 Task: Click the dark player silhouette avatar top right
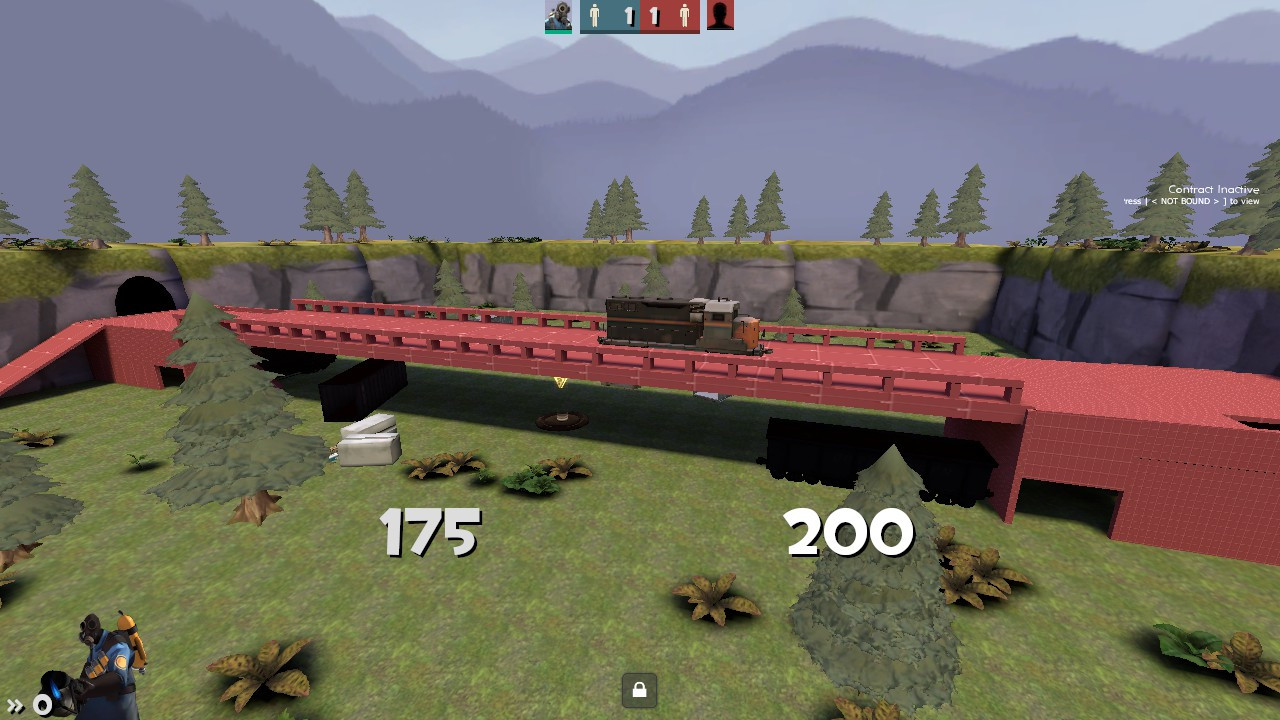pos(721,15)
